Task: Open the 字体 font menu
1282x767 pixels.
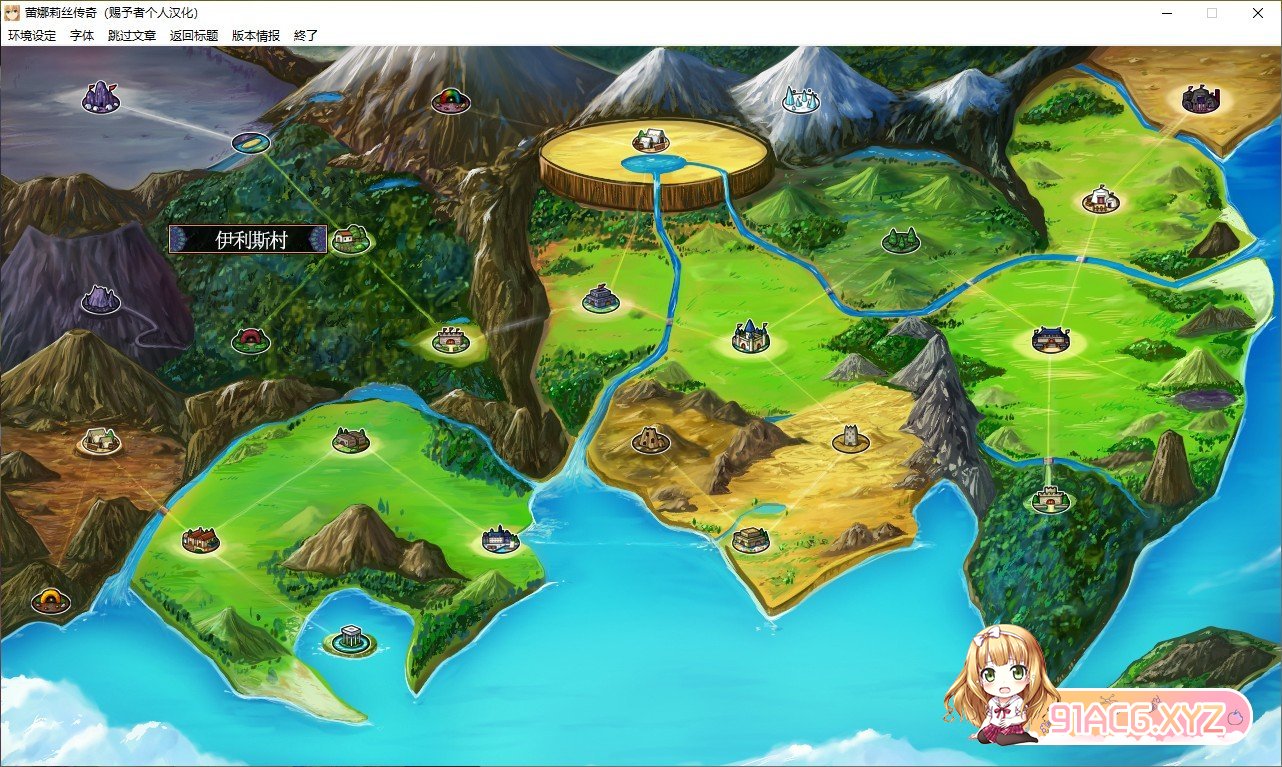Action: [82, 35]
